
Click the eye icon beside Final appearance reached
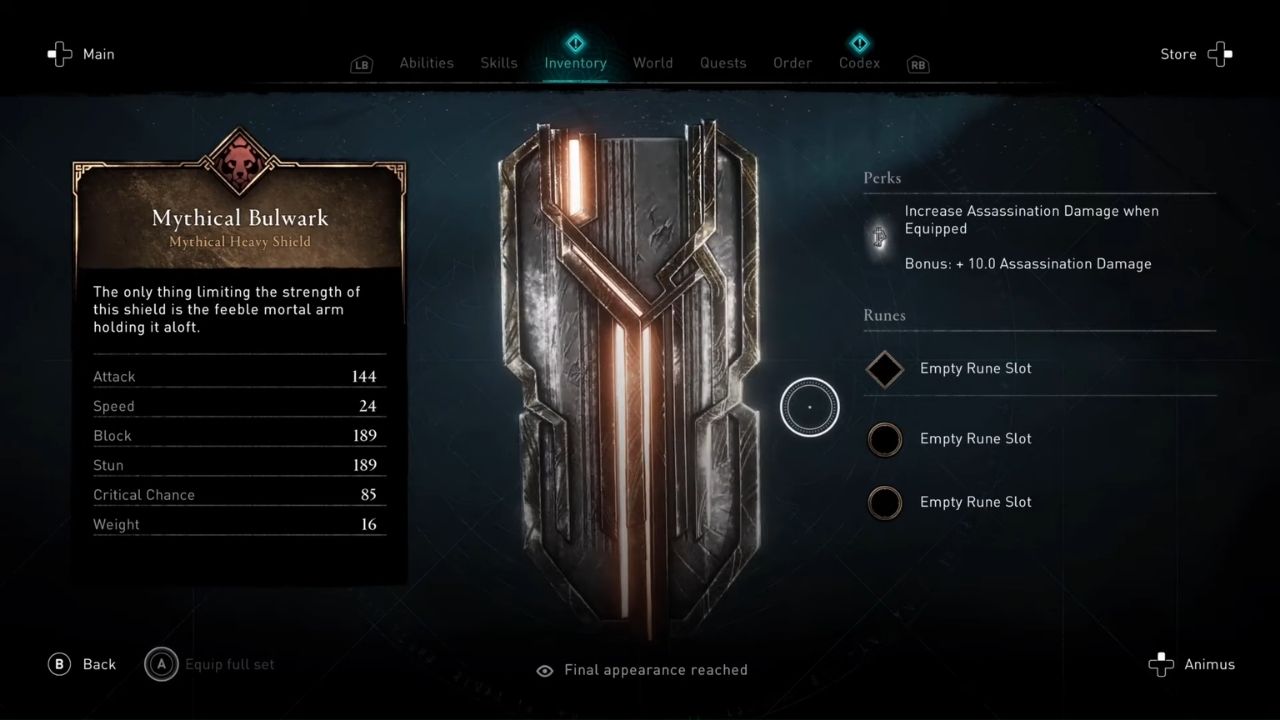[544, 670]
